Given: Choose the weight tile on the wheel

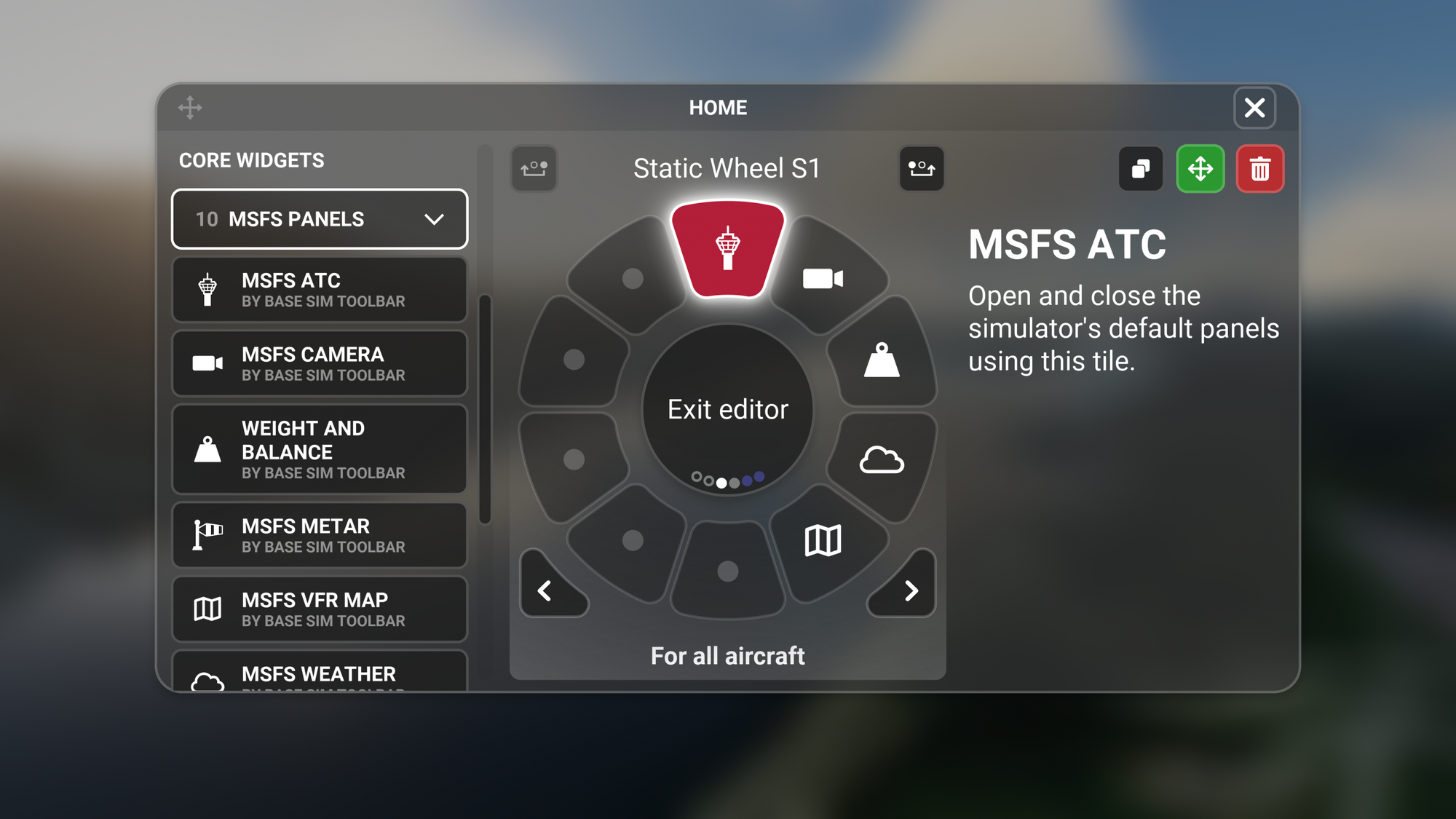Looking at the screenshot, I should (882, 360).
